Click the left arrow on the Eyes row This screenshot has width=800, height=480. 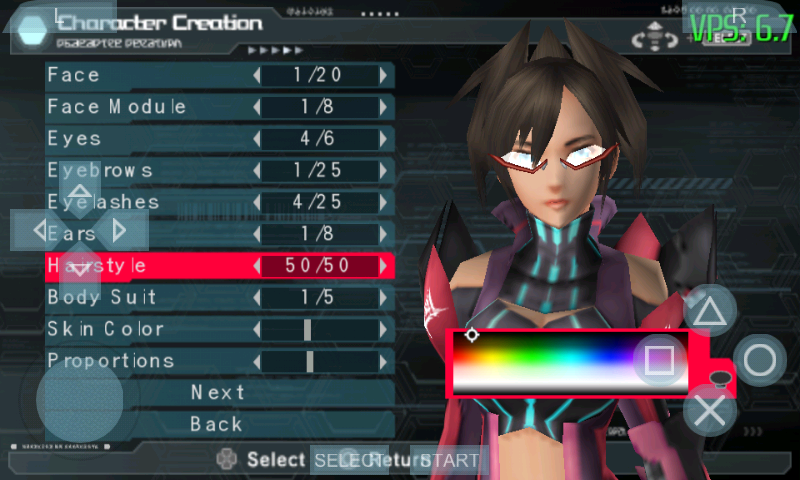tap(257, 139)
